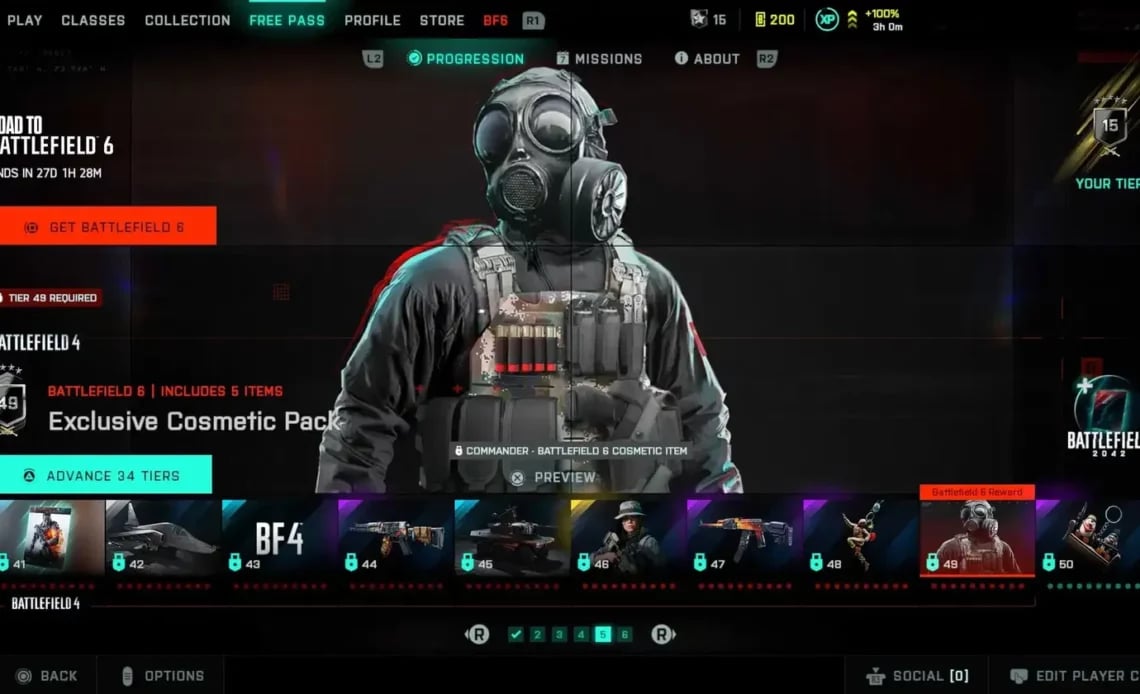This screenshot has width=1140, height=694.
Task: Choose the tier 42 jet reward
Action: click(163, 537)
